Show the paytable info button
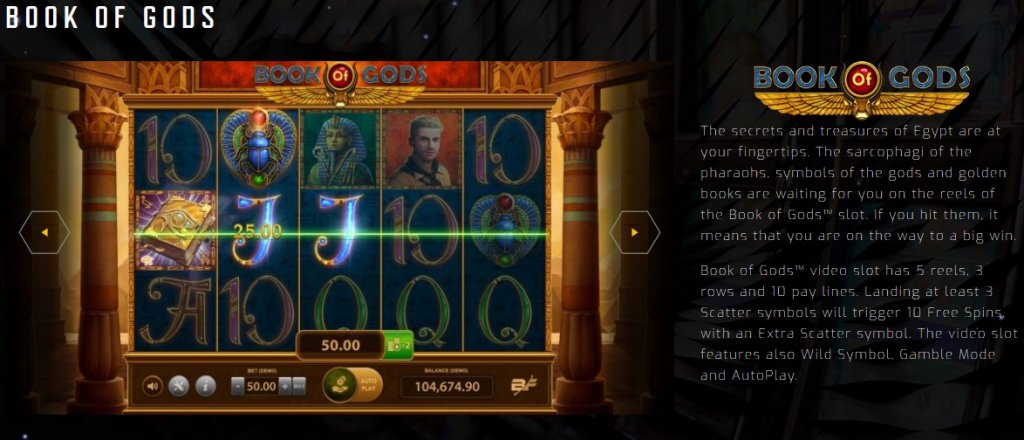Screen dimensions: 1024x440 [205, 386]
